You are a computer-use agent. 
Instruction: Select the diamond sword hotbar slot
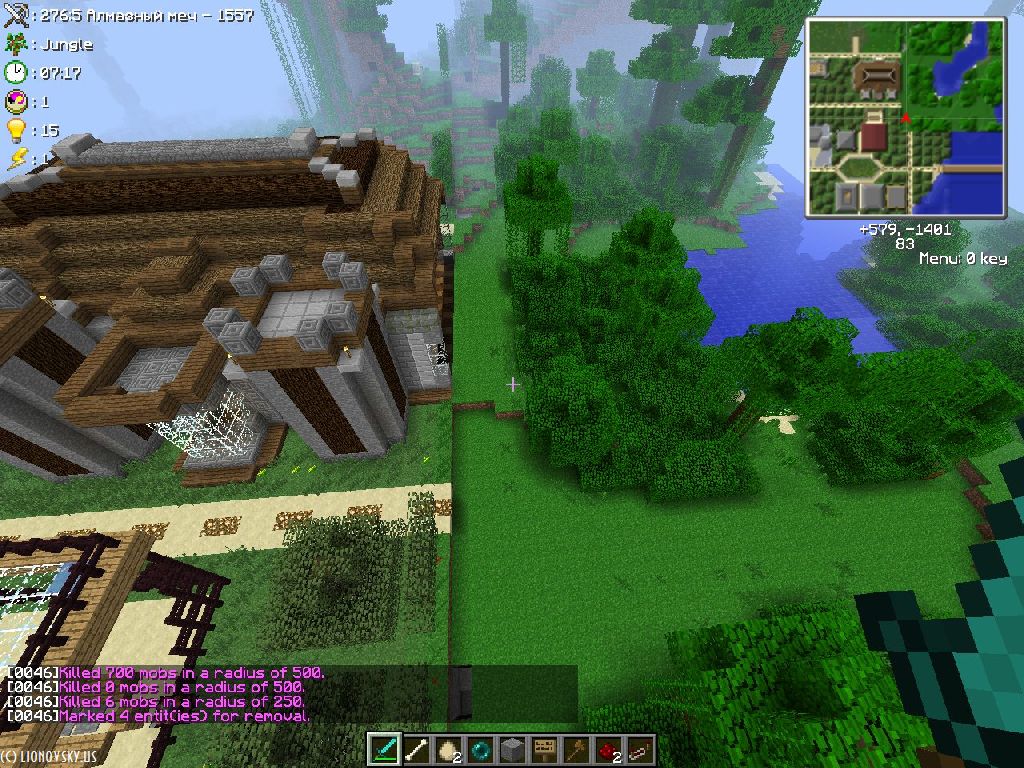(x=386, y=749)
